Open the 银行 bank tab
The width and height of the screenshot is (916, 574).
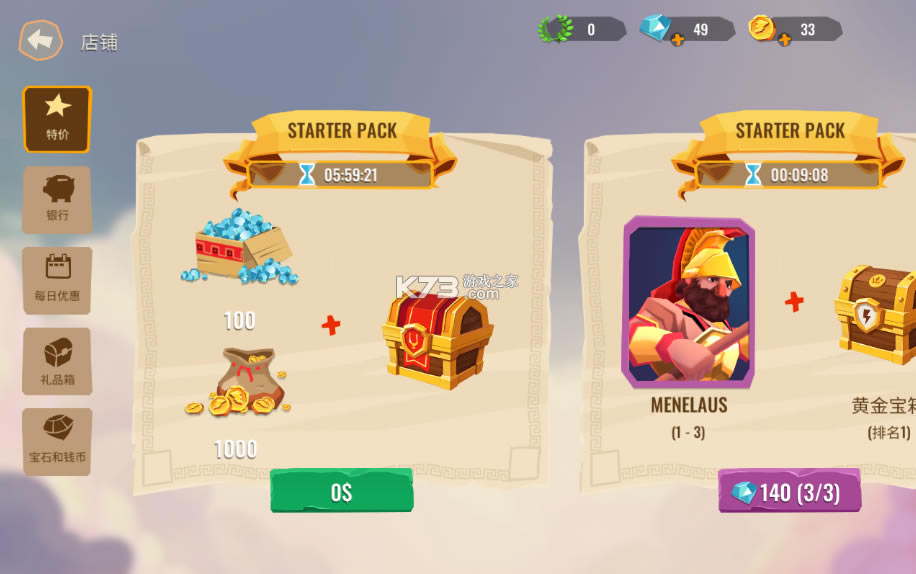(x=57, y=199)
